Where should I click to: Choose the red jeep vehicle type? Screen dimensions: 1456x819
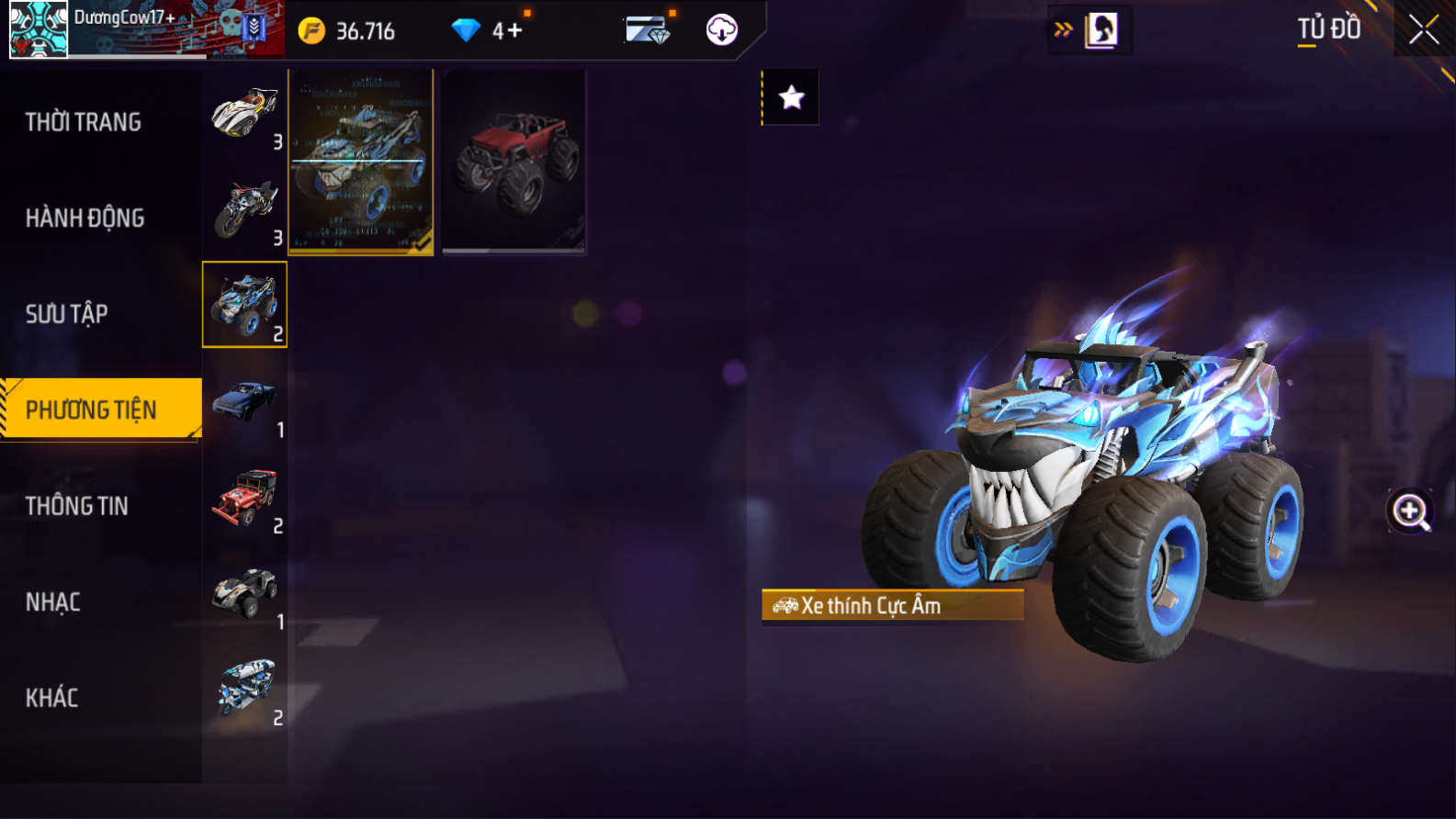point(245,498)
